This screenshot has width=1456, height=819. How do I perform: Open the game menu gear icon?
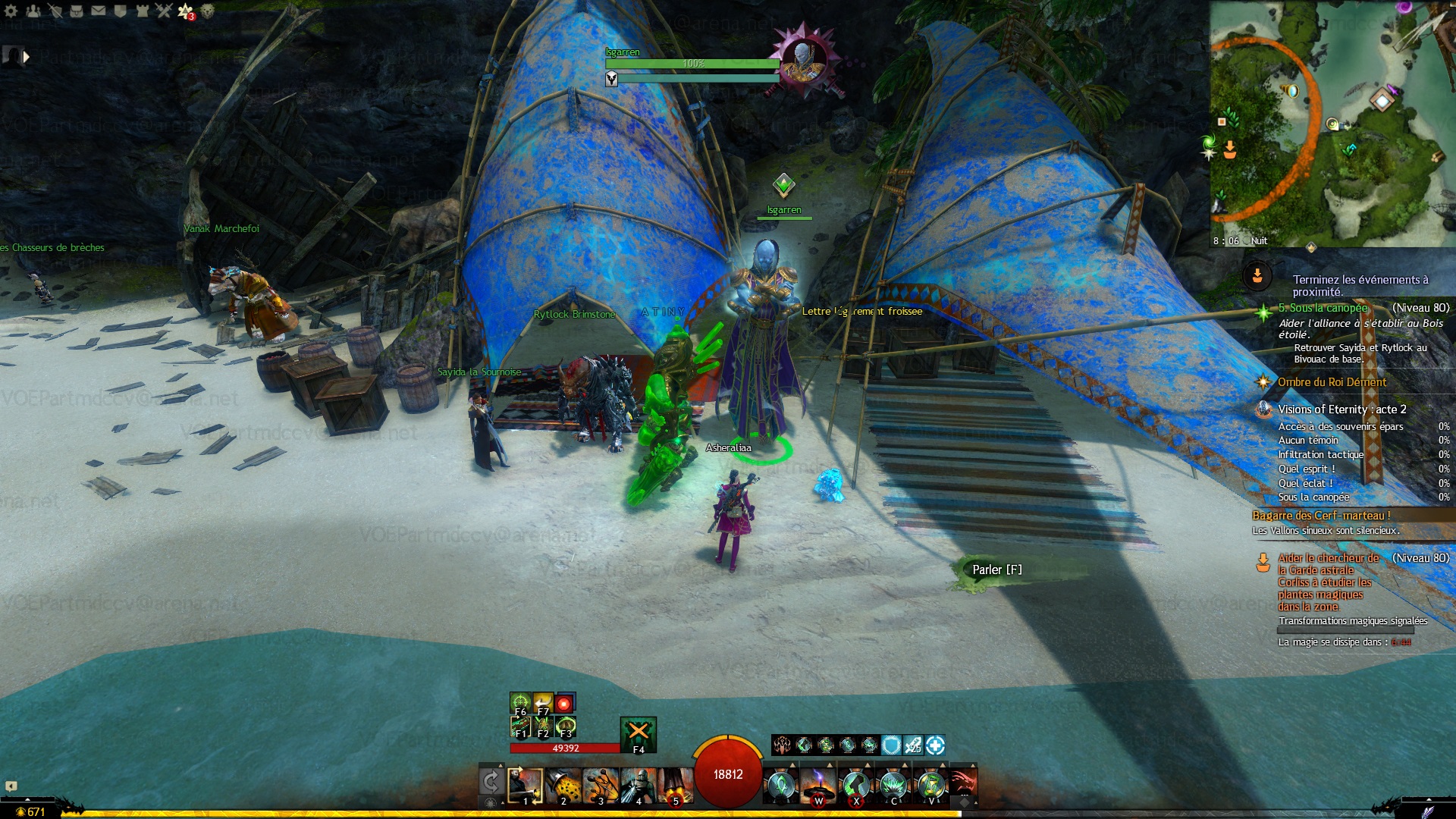pyautogui.click(x=11, y=11)
